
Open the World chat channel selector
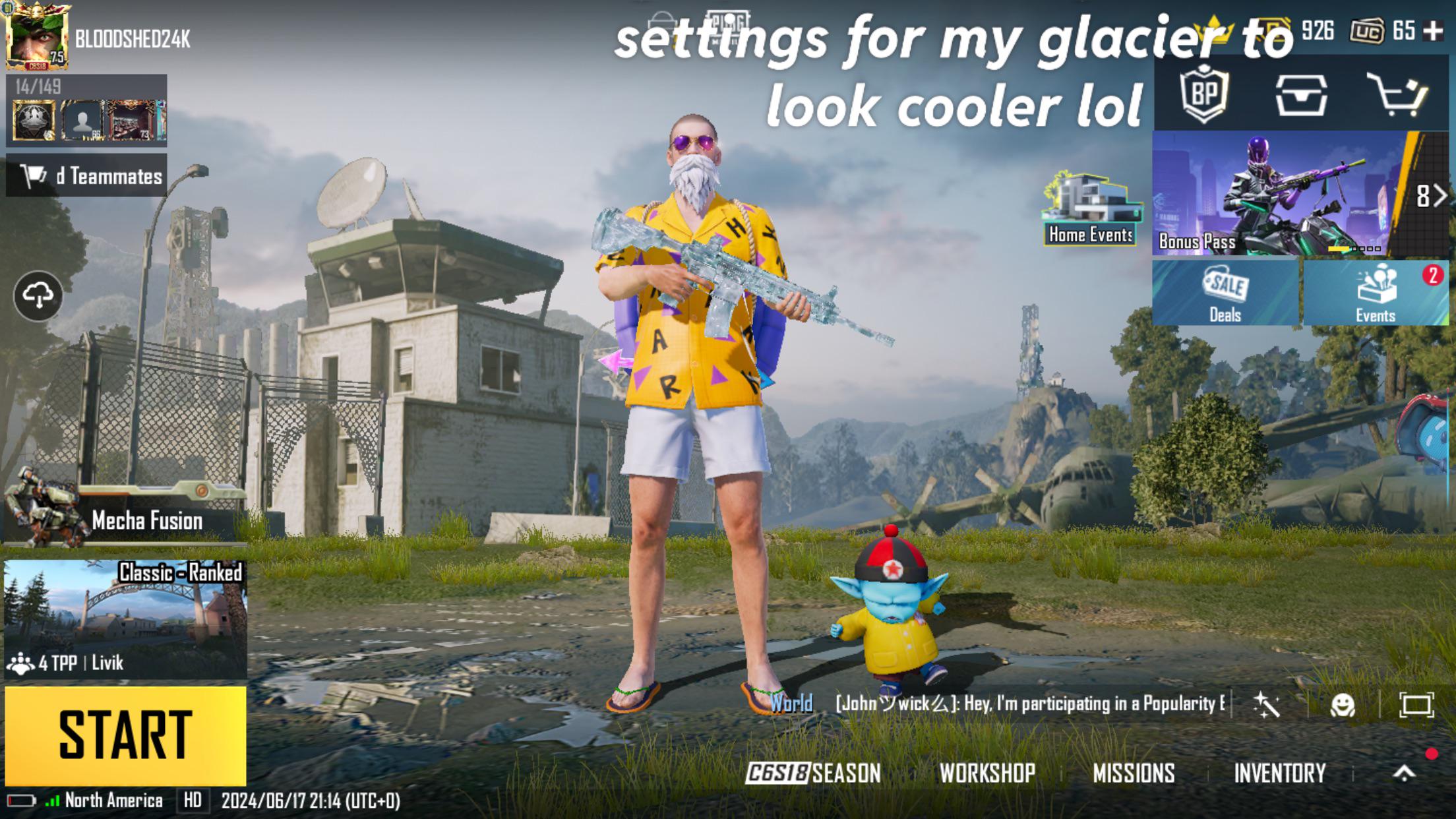click(x=791, y=706)
